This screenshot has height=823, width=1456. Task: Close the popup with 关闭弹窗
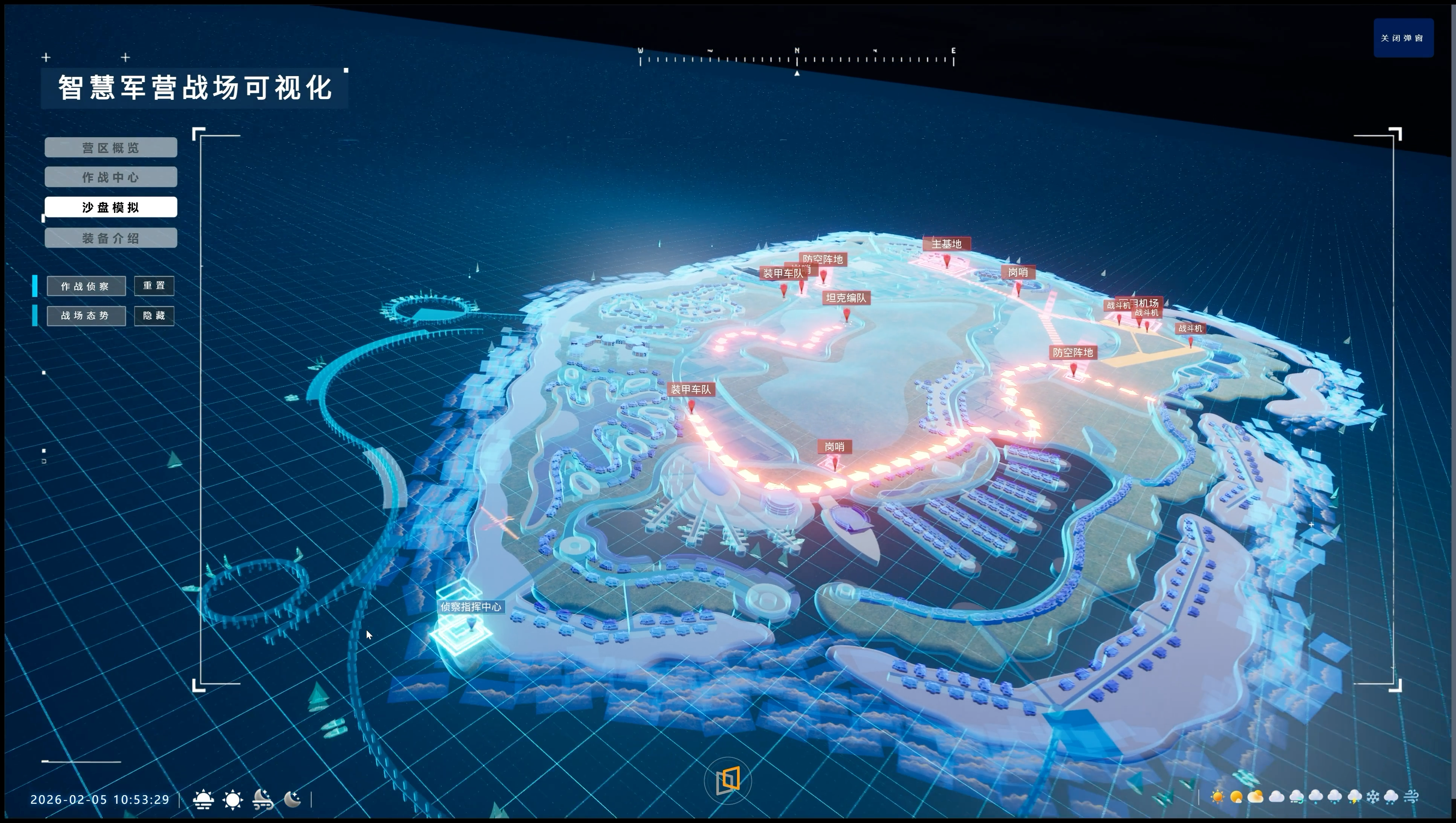click(1403, 38)
